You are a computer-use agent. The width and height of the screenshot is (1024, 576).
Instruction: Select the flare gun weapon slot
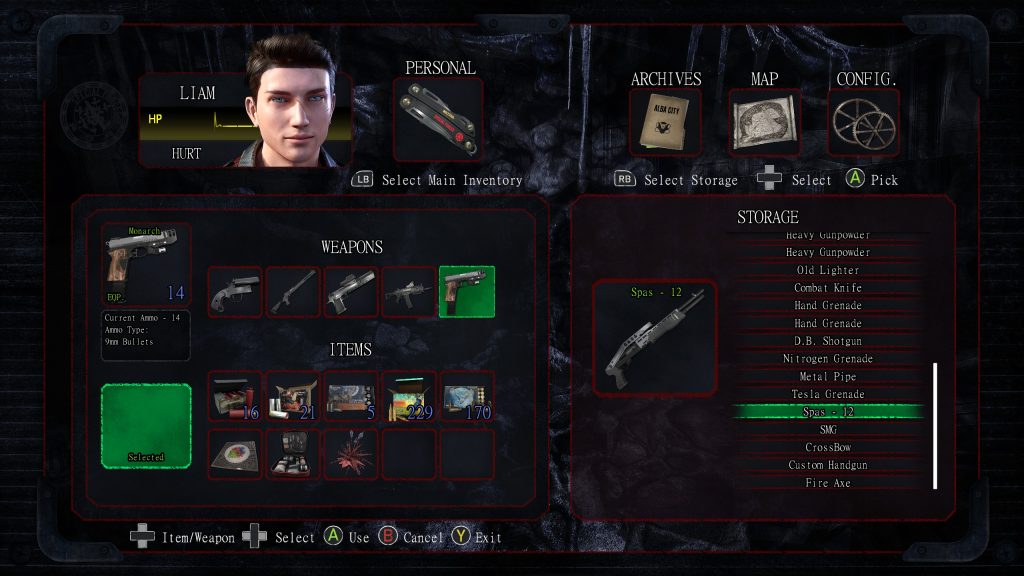coord(235,292)
